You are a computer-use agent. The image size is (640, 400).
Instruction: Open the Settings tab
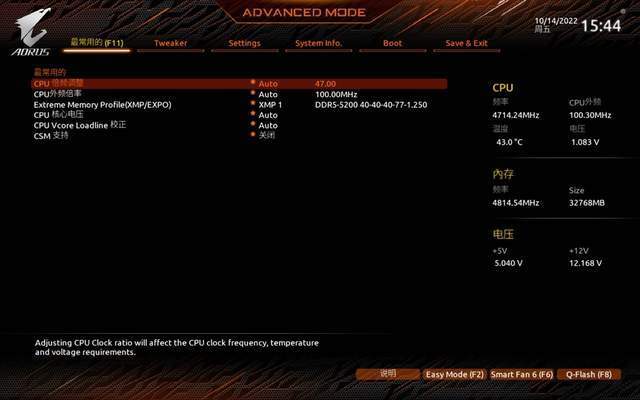pyautogui.click(x=244, y=44)
